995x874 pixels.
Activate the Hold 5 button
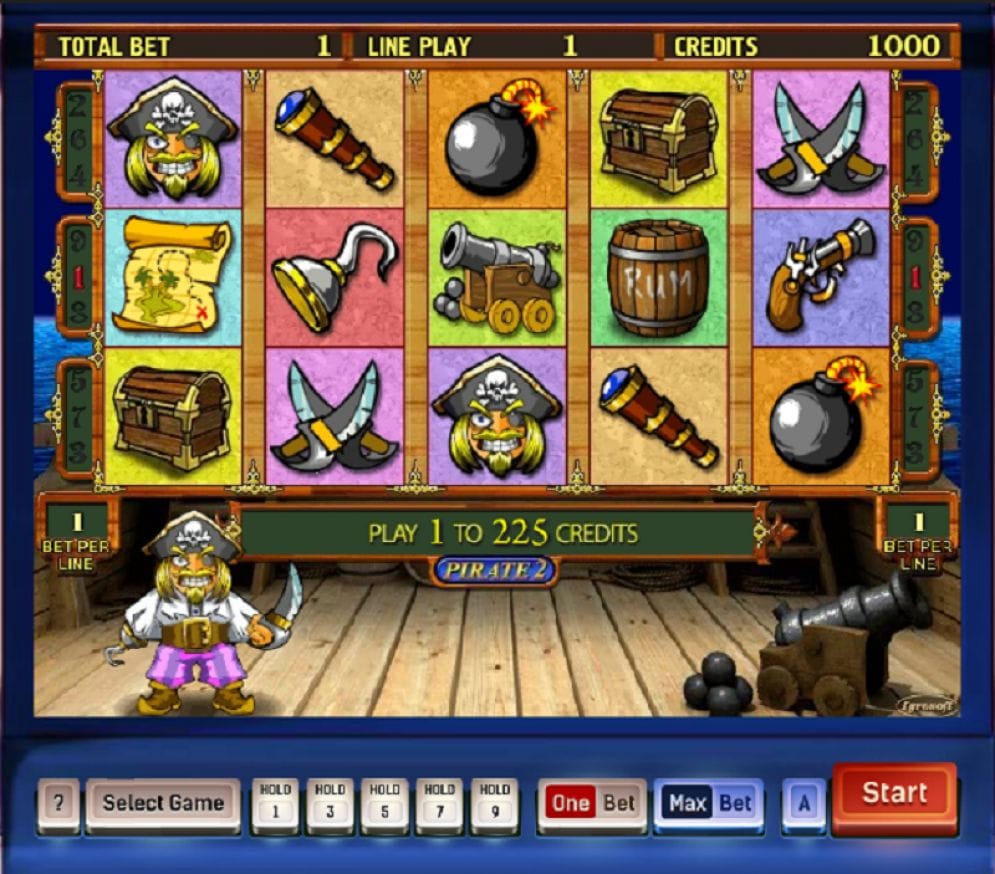coord(385,804)
